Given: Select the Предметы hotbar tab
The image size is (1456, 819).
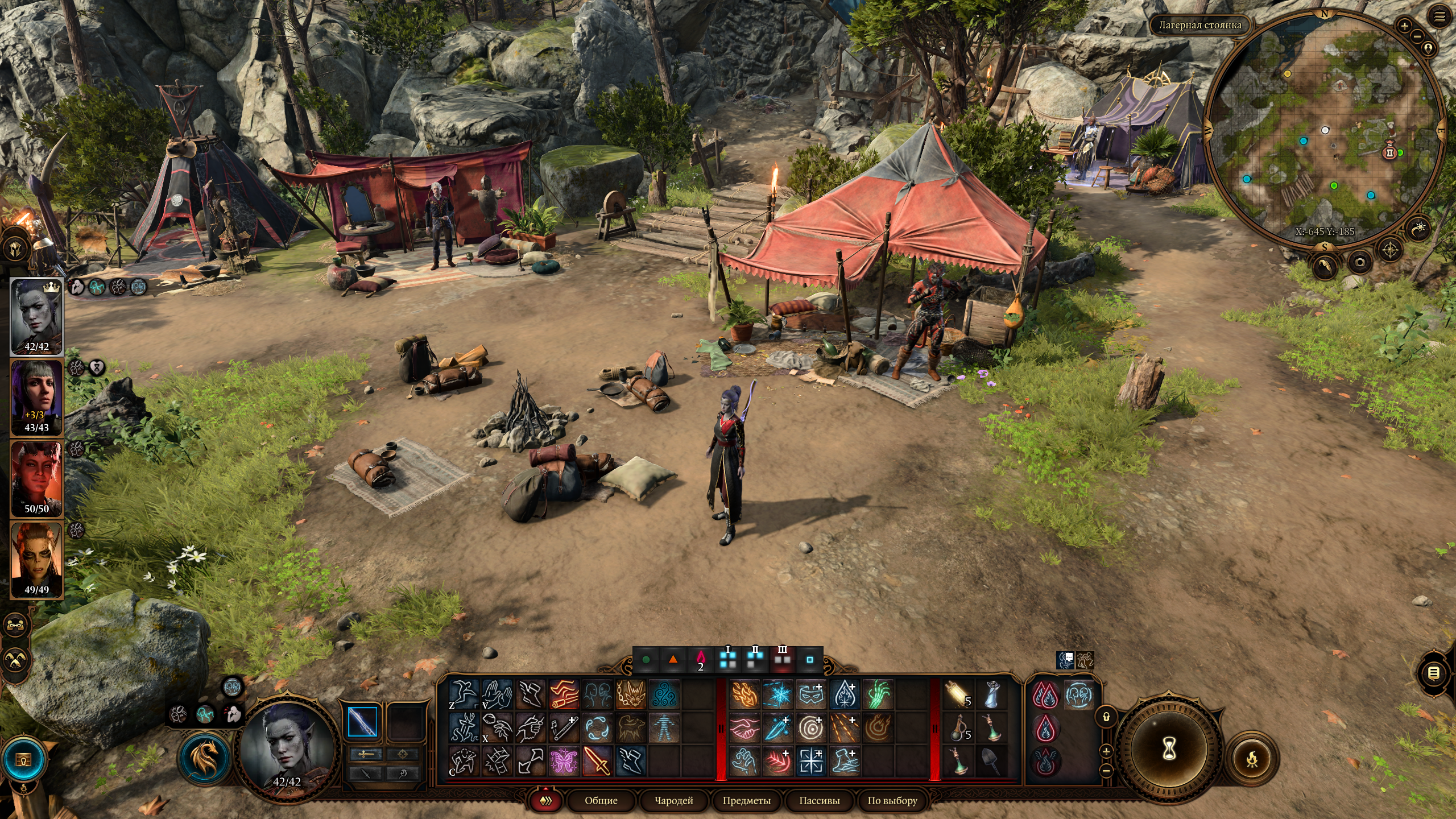Looking at the screenshot, I should (x=746, y=800).
